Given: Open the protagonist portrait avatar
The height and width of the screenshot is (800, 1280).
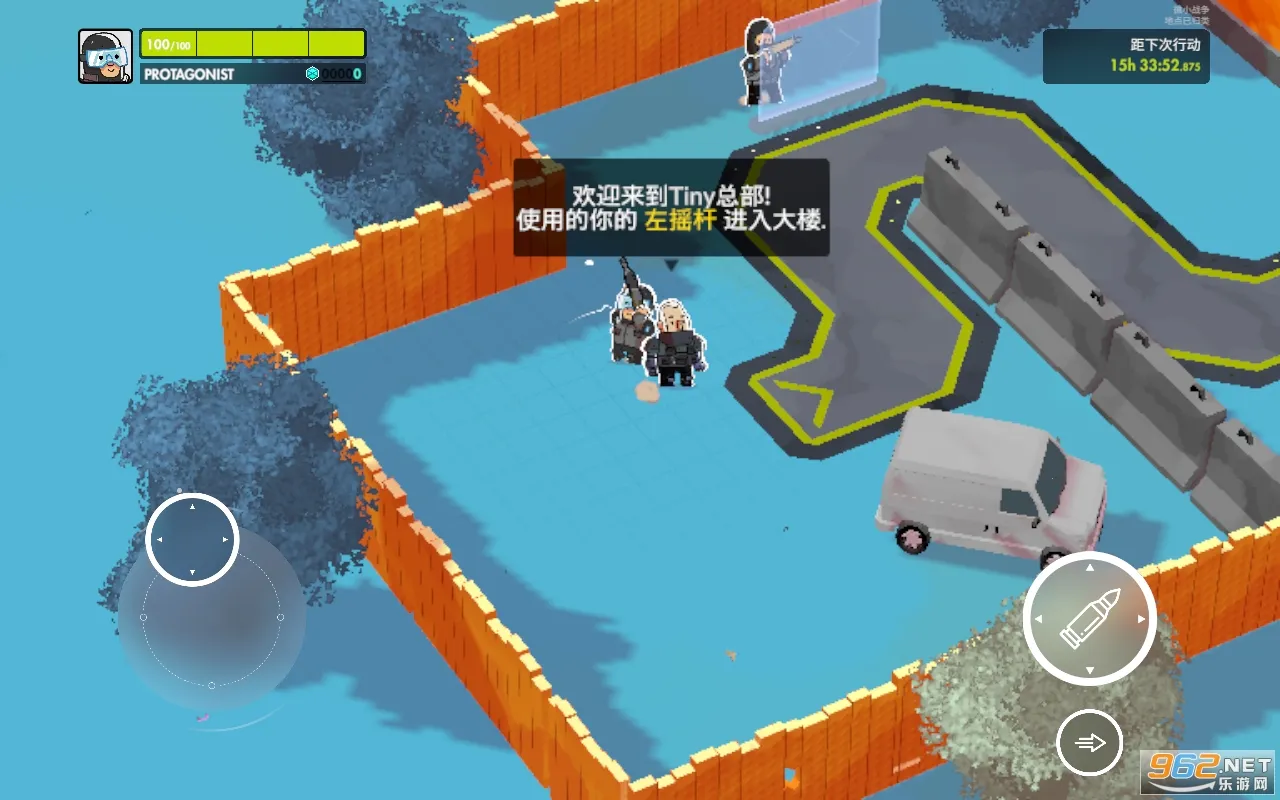Looking at the screenshot, I should [105, 56].
